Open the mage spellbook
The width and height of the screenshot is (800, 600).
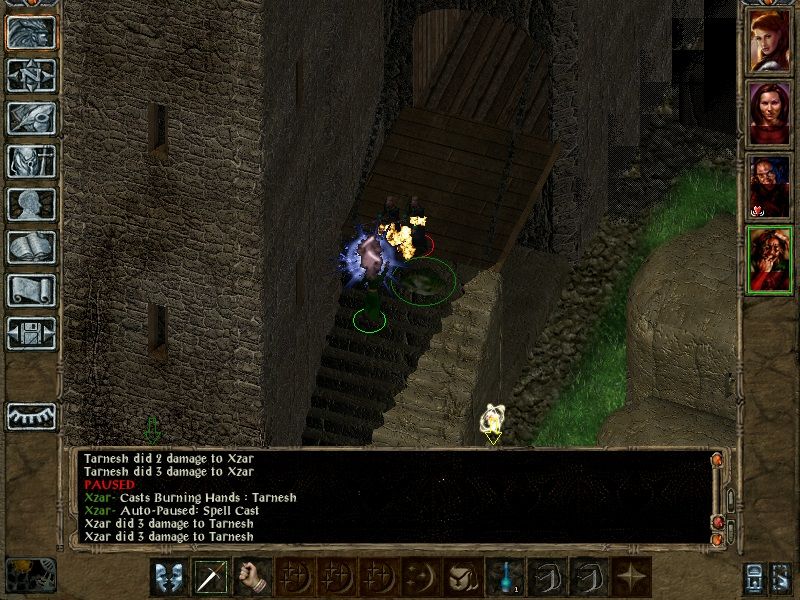(x=31, y=247)
